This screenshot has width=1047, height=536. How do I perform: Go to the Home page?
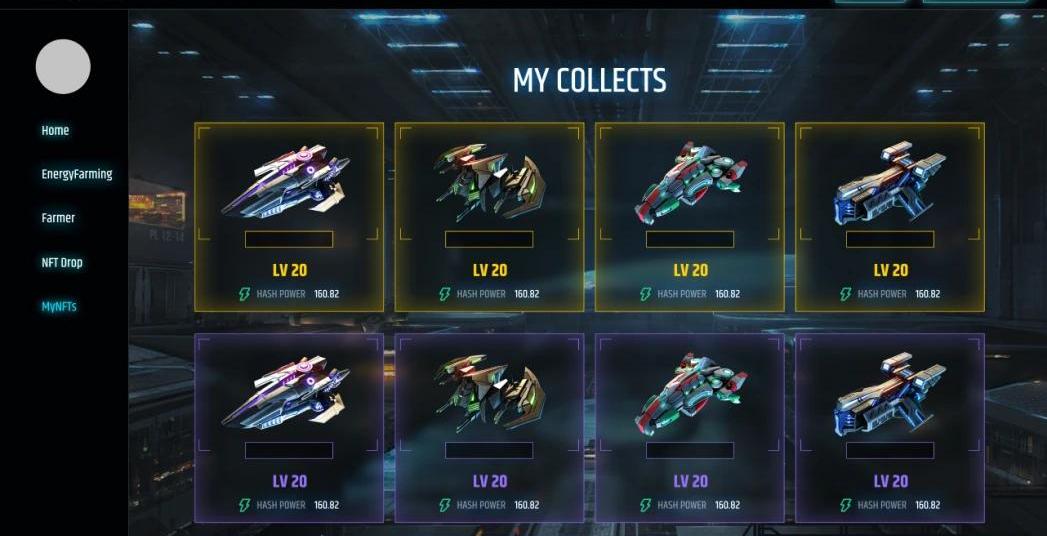pyautogui.click(x=55, y=131)
